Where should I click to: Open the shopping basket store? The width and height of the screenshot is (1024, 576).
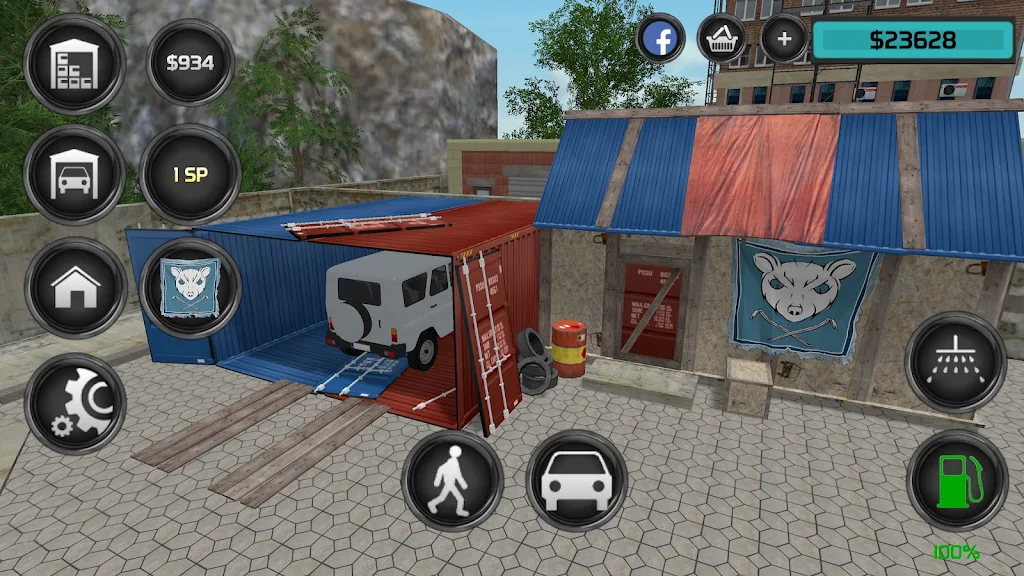click(x=722, y=40)
